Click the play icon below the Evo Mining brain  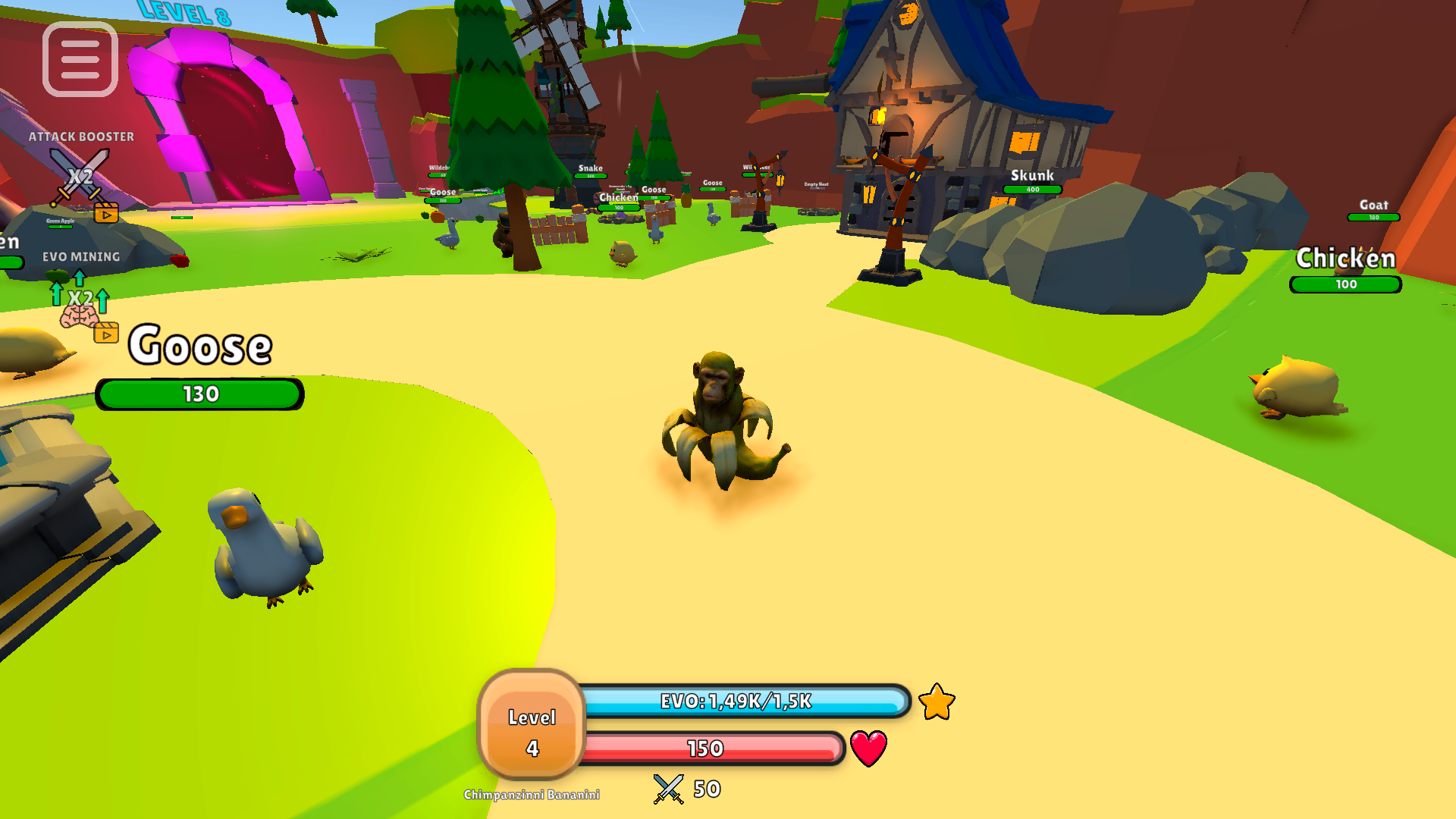click(106, 334)
